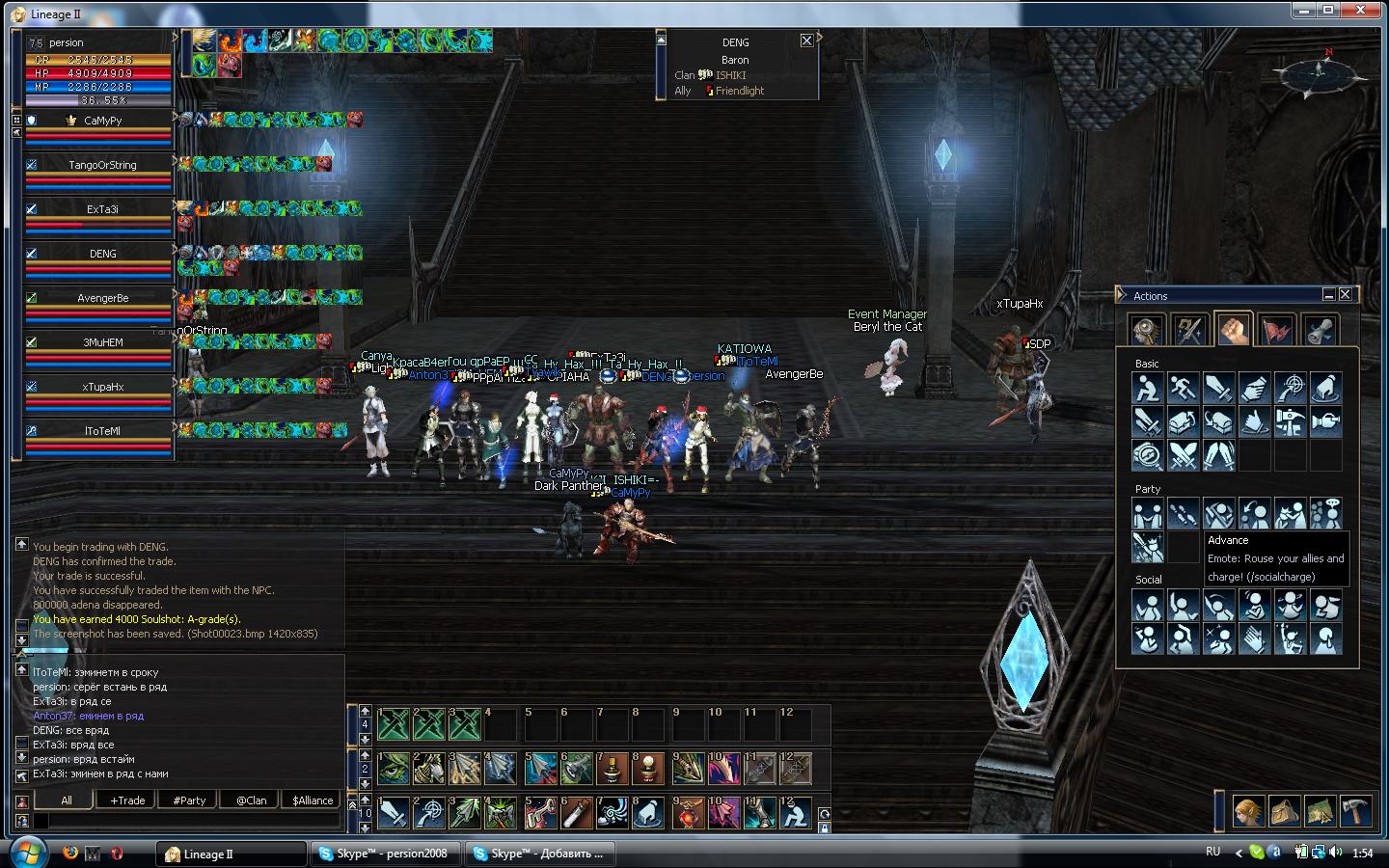The width and height of the screenshot is (1389, 868).
Task: Open the inventory bag icon
Action: [x=1284, y=812]
